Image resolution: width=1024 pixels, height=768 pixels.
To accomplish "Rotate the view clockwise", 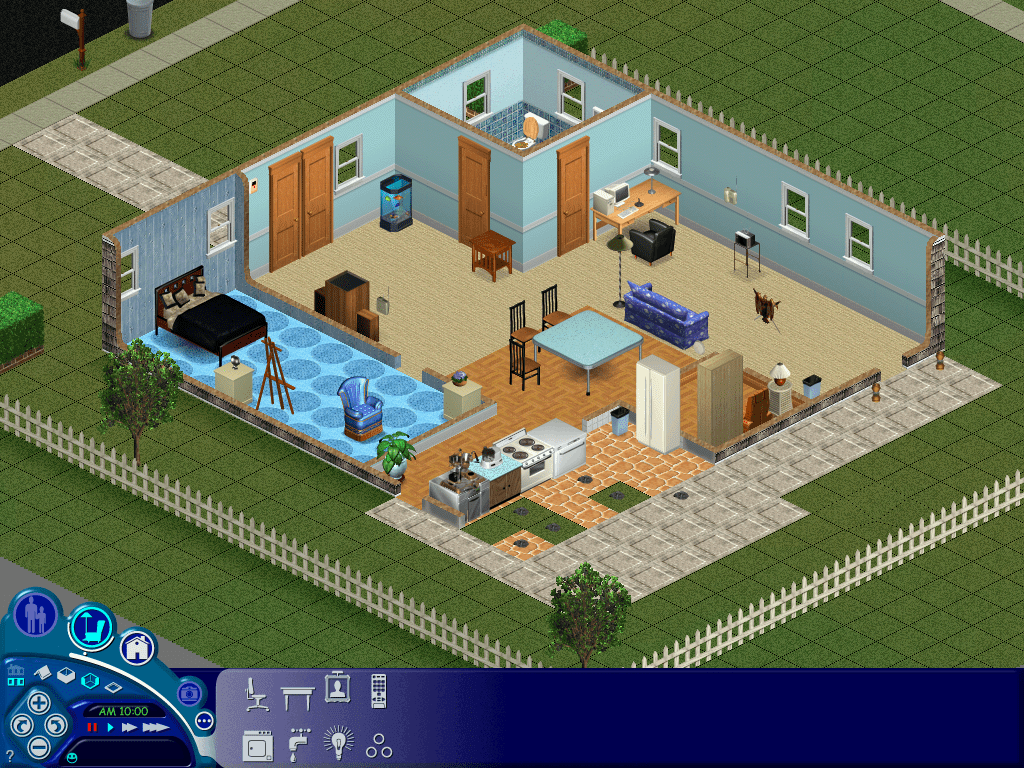I will coord(58,723).
